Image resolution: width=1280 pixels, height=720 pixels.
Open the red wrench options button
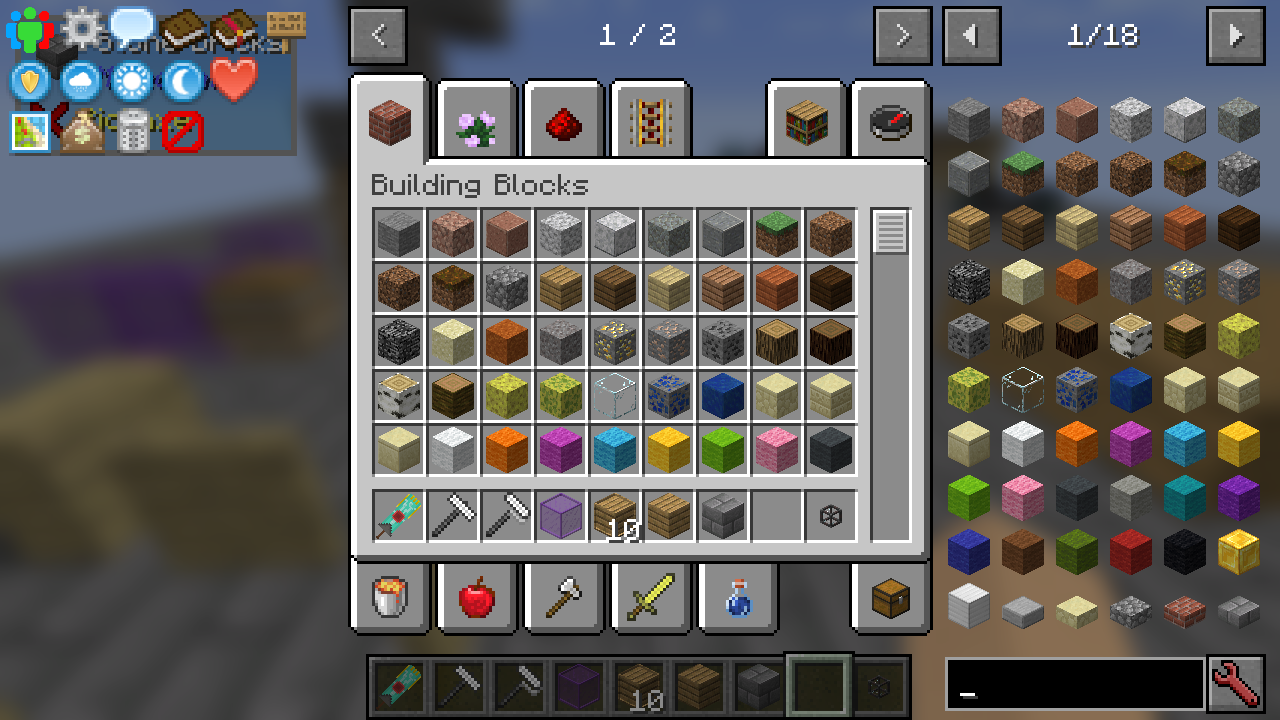tap(1236, 684)
